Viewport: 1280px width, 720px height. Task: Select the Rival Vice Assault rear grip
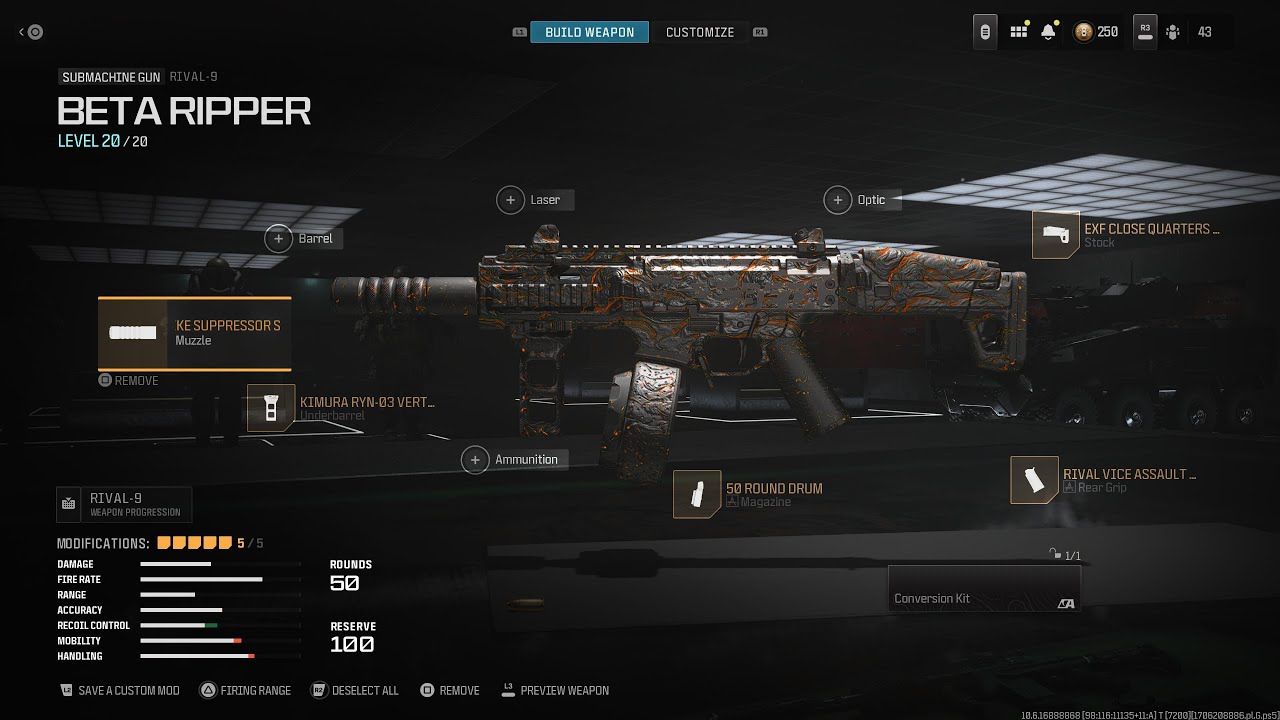click(1104, 480)
